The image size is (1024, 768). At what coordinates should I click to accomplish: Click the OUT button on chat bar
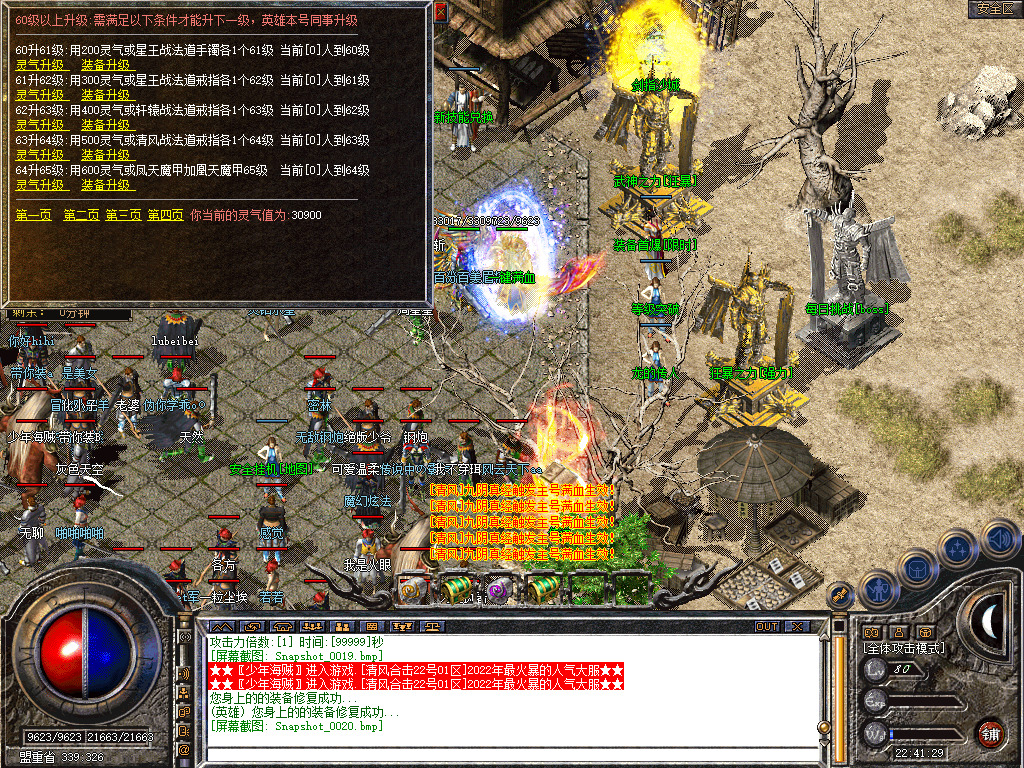tap(766, 627)
